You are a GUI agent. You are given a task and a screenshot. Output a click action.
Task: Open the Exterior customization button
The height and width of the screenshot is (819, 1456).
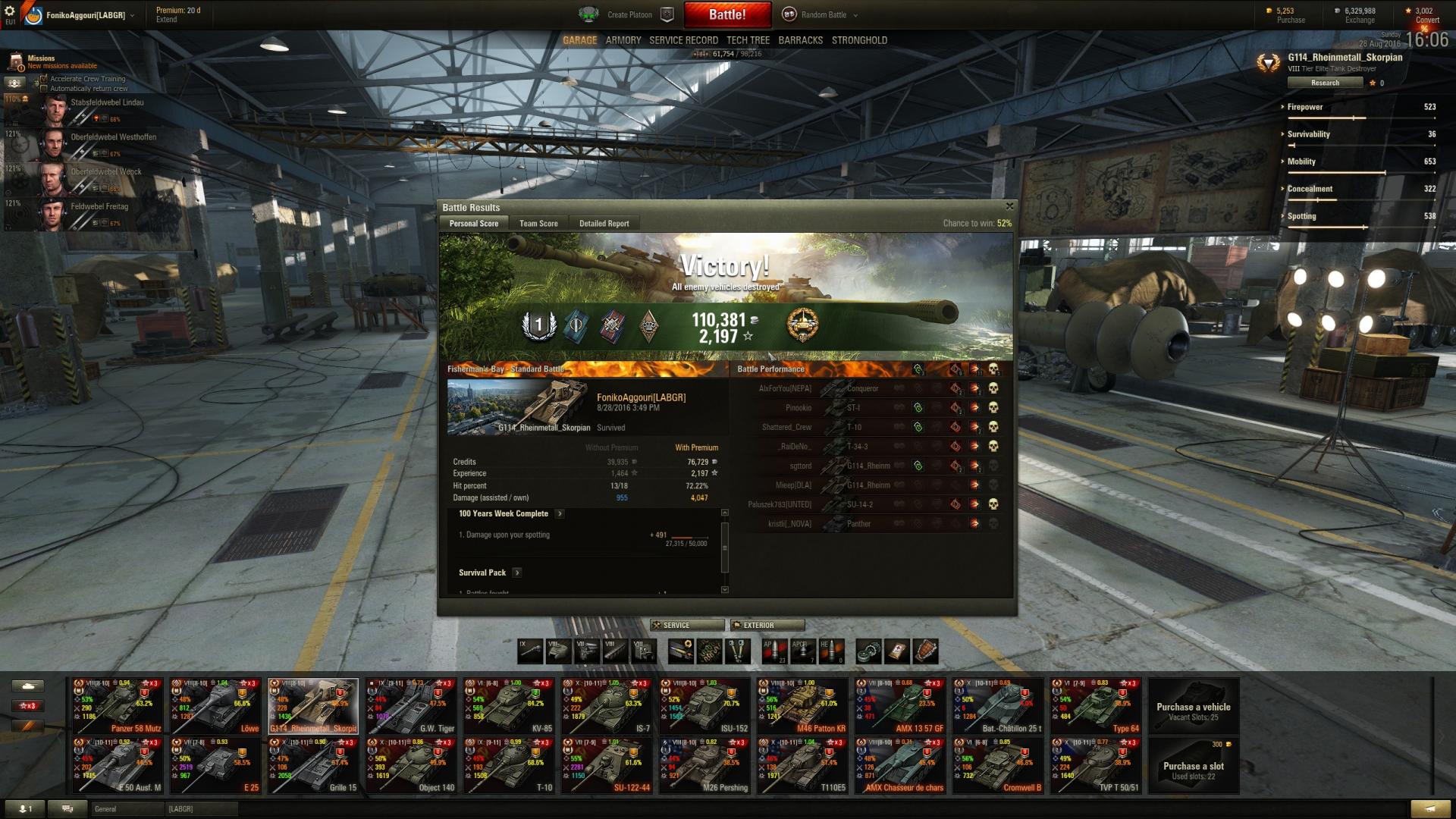tap(767, 625)
